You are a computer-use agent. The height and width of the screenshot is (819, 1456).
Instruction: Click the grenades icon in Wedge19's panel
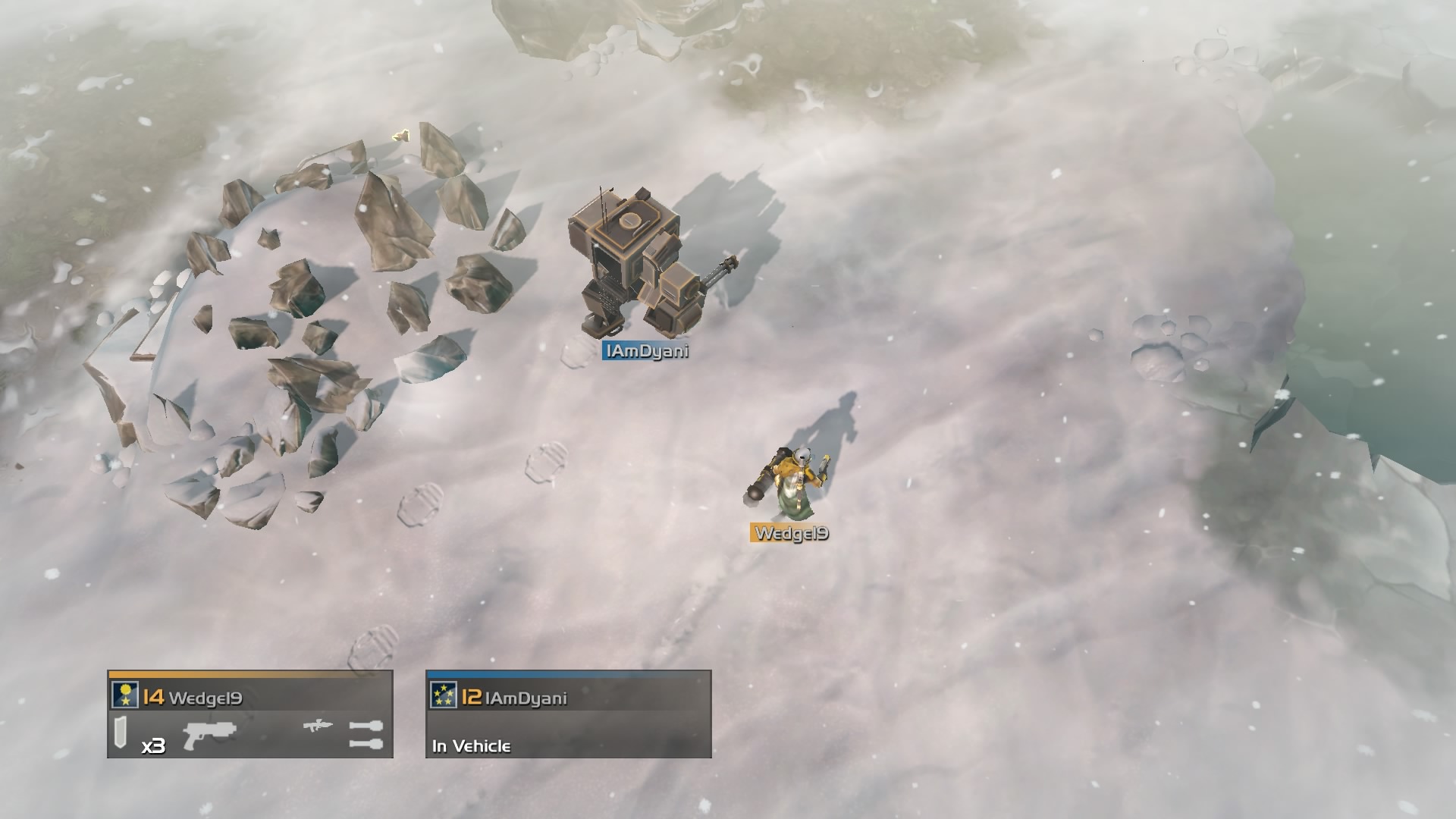pos(366,735)
